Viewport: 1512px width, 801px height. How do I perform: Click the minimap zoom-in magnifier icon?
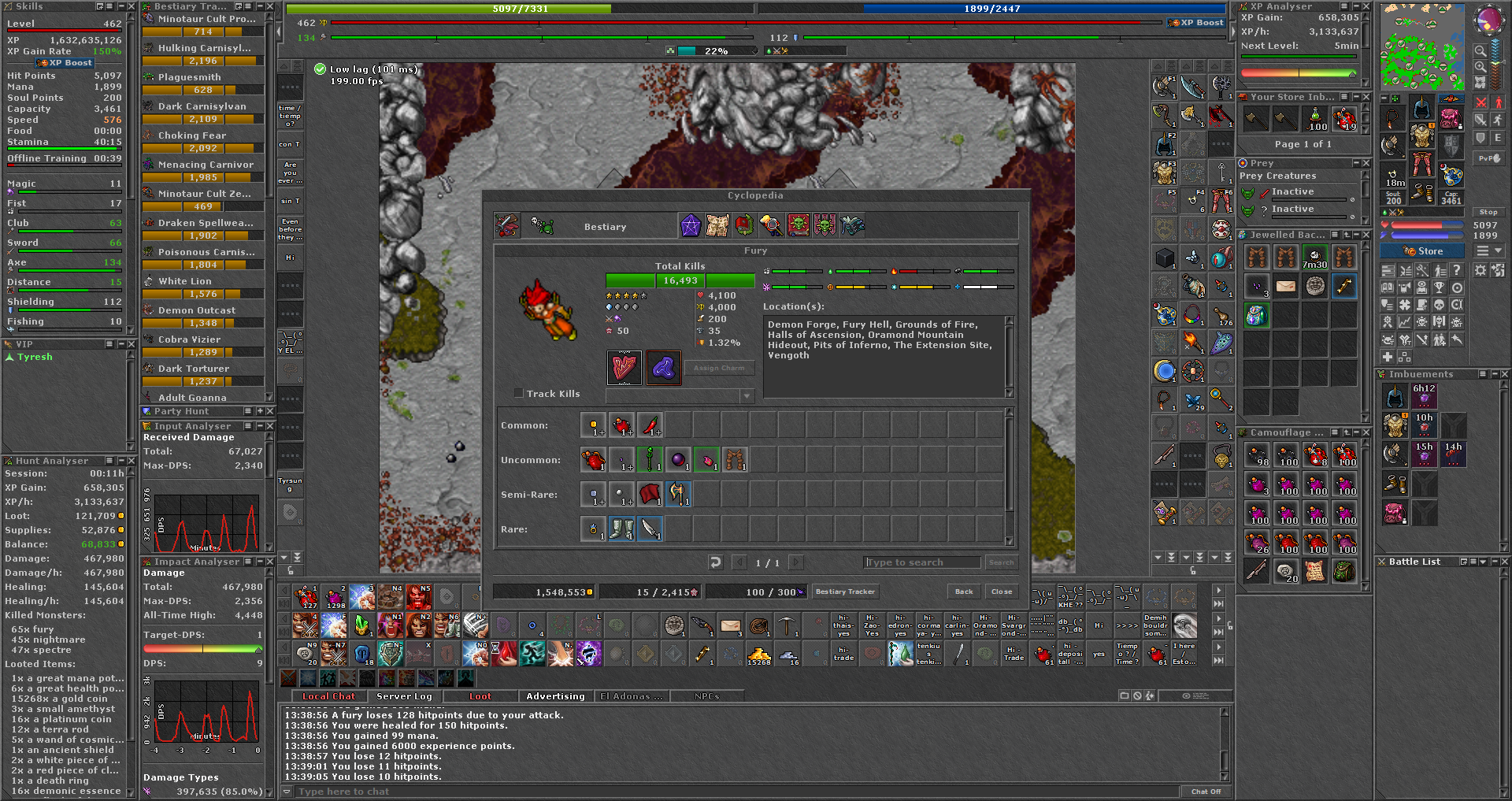coord(1479,66)
